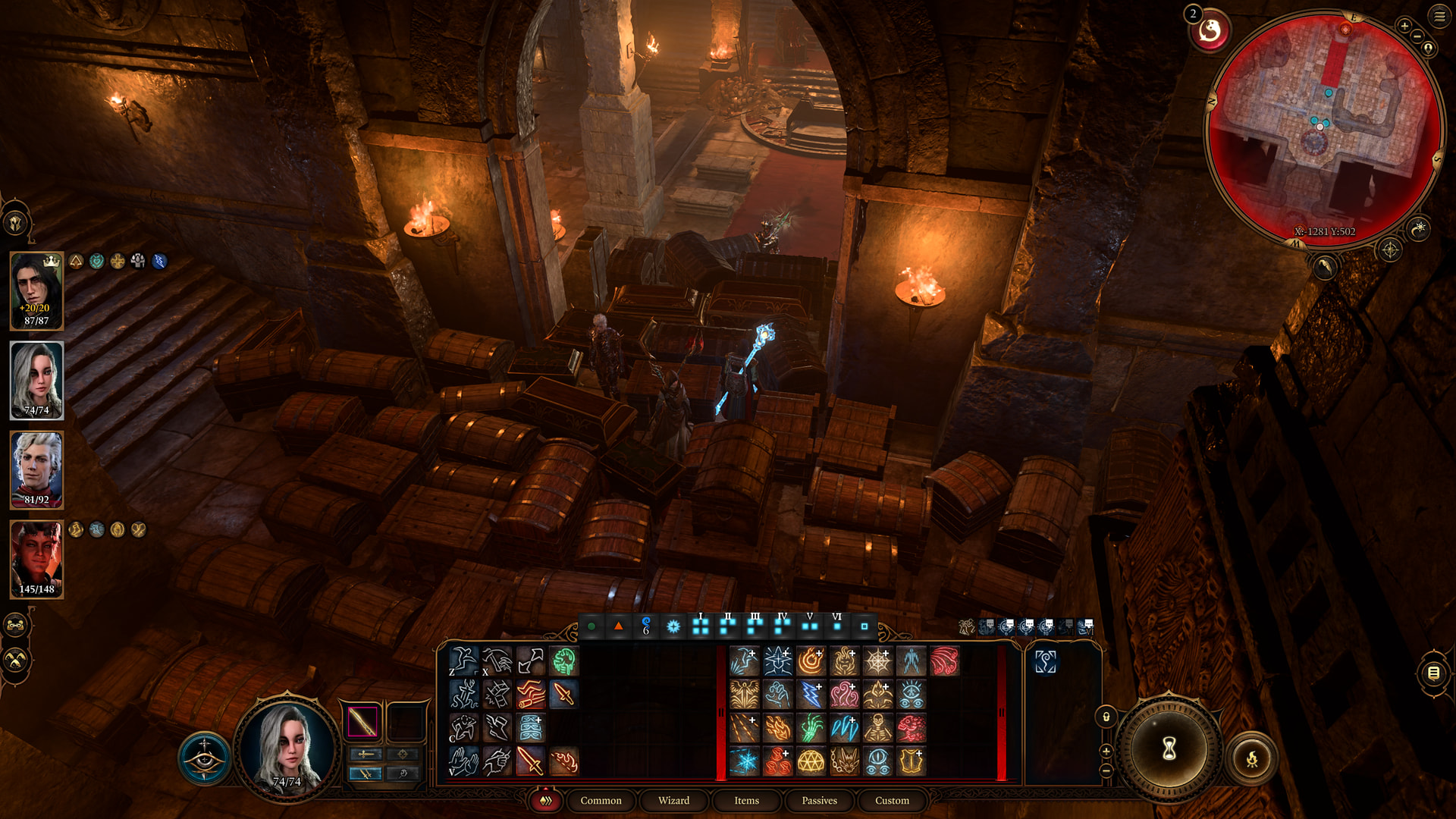Switch to the Custom hotbar tab
The height and width of the screenshot is (819, 1456).
click(892, 800)
